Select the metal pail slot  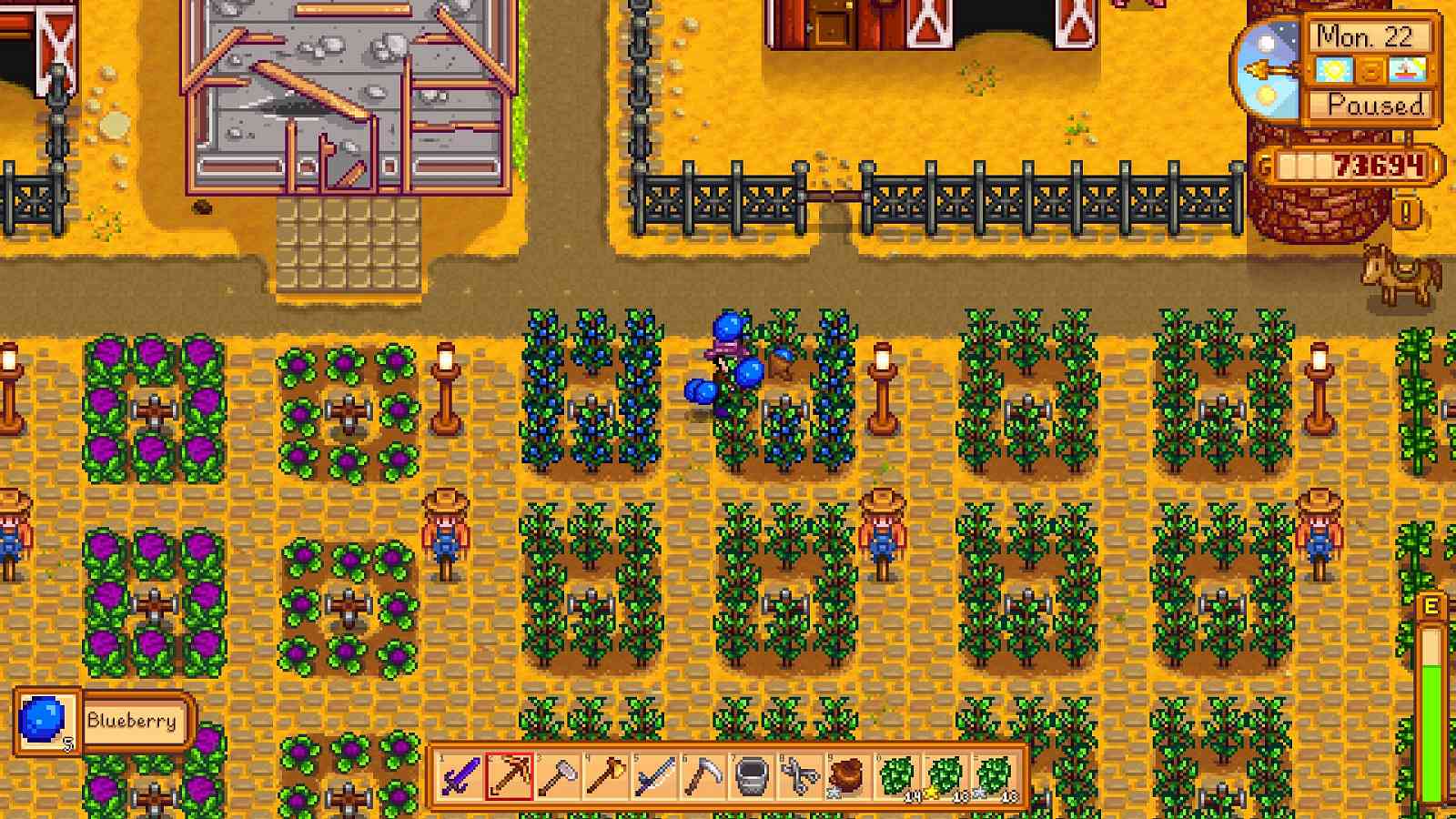pos(753,777)
